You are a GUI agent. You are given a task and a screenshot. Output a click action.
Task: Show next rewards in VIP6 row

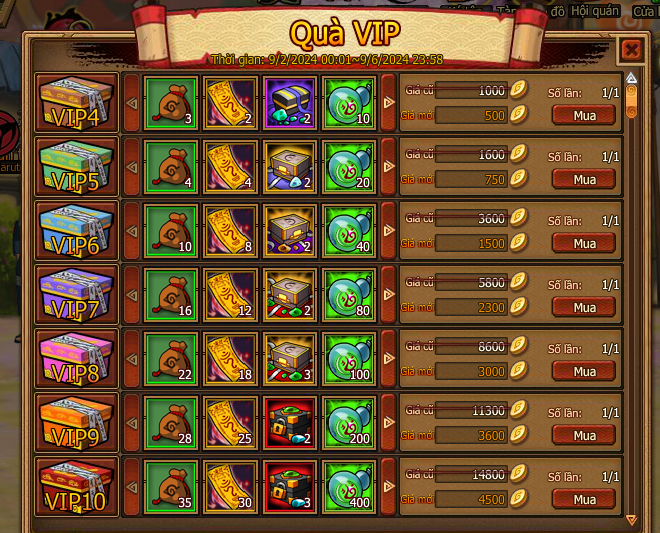click(x=389, y=230)
